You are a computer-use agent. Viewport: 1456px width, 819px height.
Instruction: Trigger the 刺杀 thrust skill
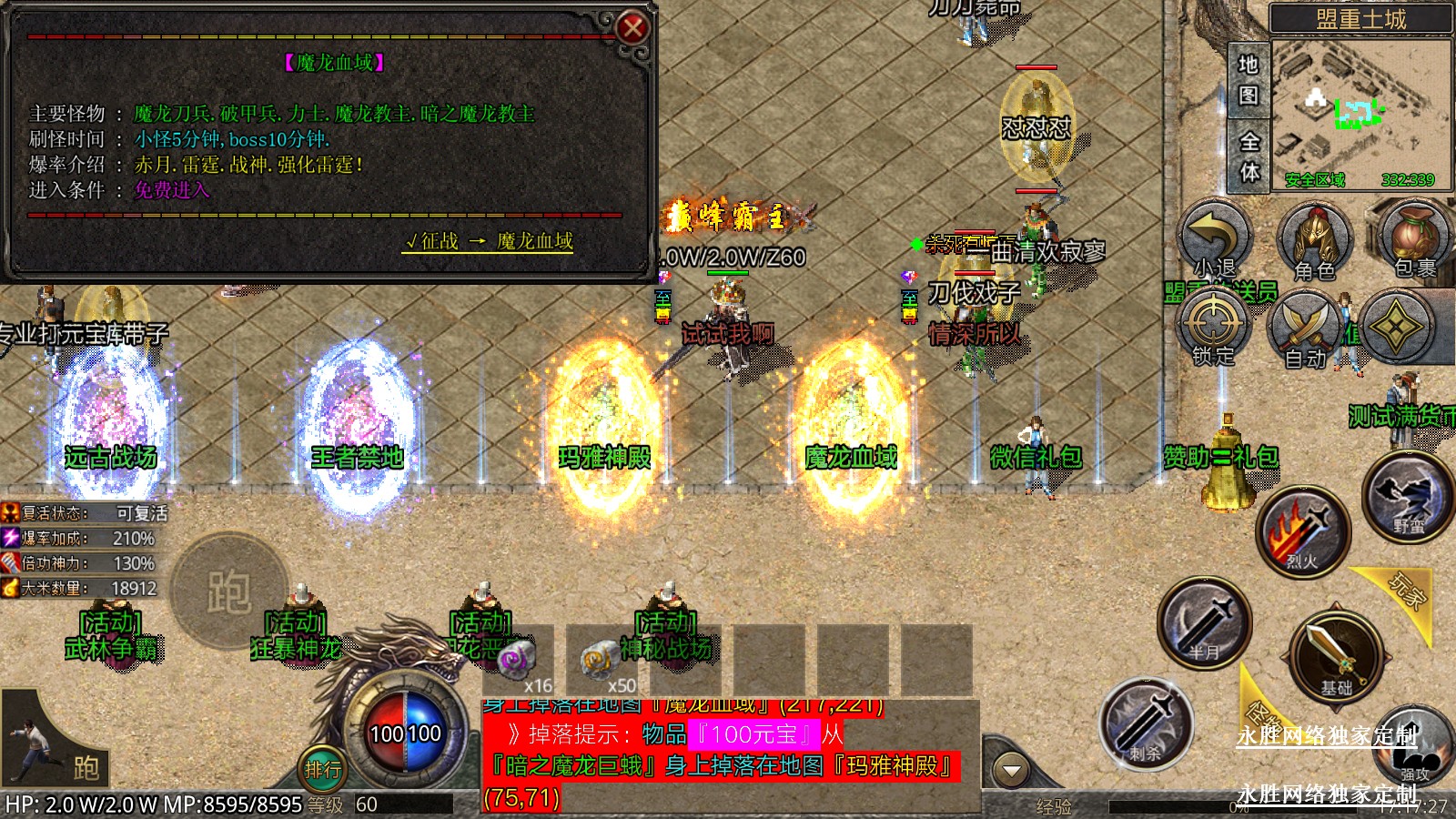pyautogui.click(x=1146, y=723)
